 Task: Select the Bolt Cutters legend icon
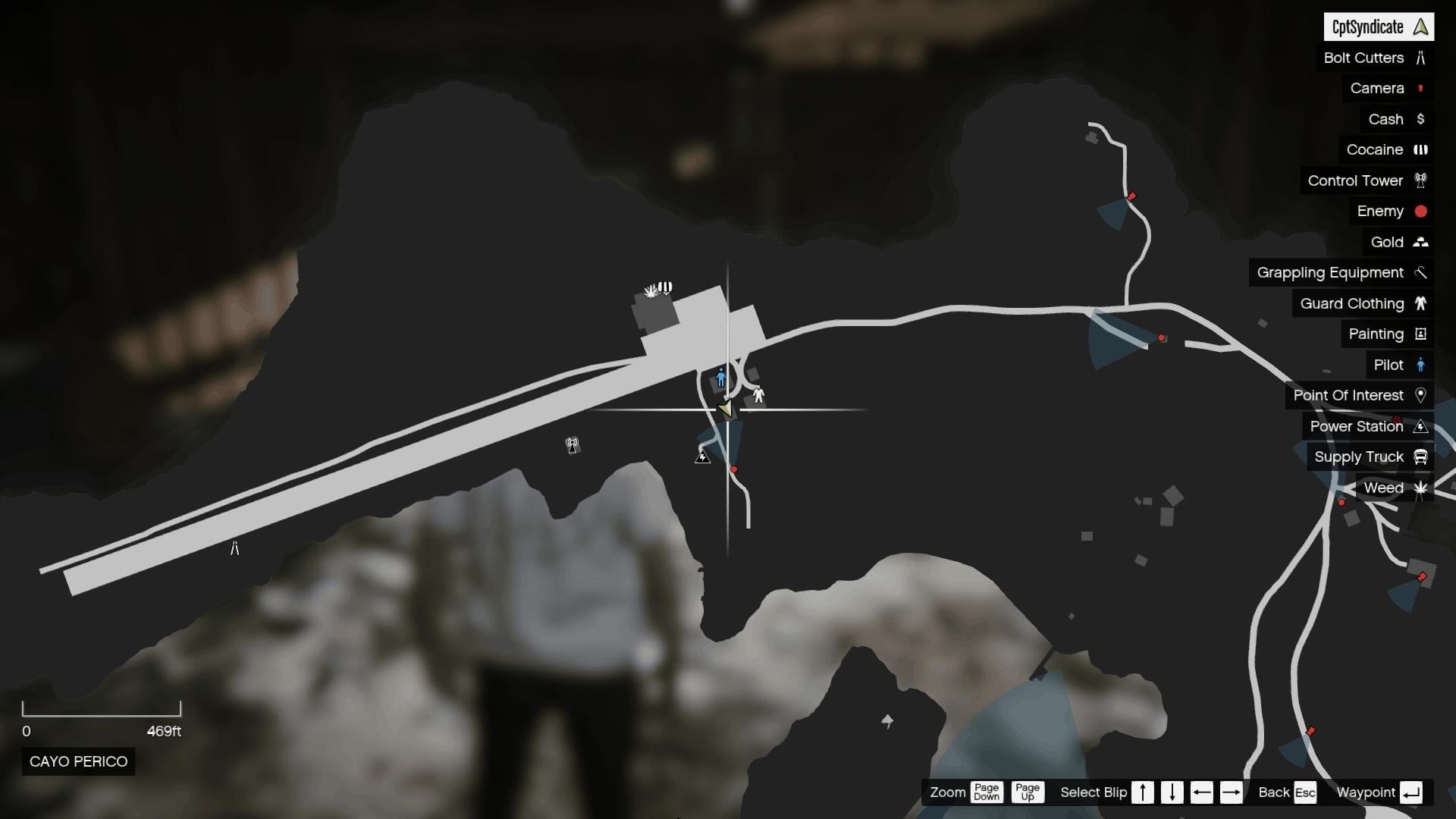(x=1421, y=58)
